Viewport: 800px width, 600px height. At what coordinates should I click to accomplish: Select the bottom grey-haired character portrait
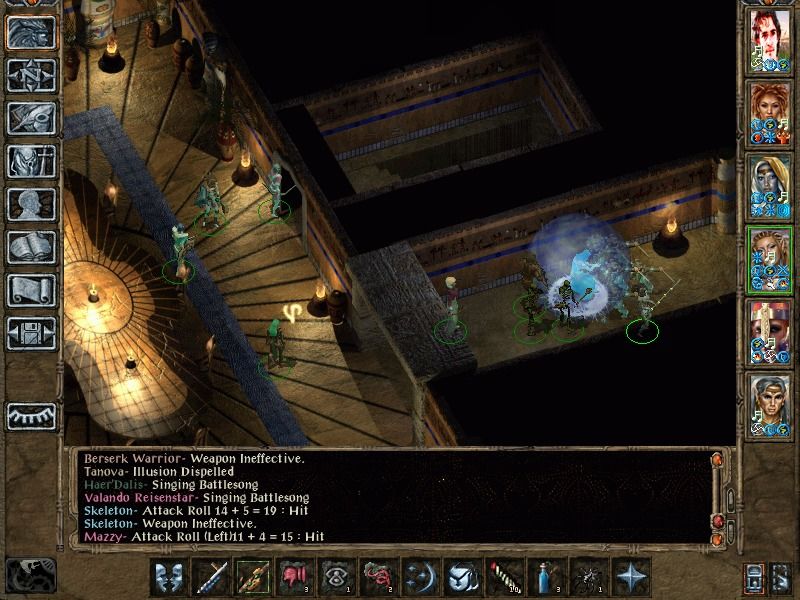pos(770,402)
